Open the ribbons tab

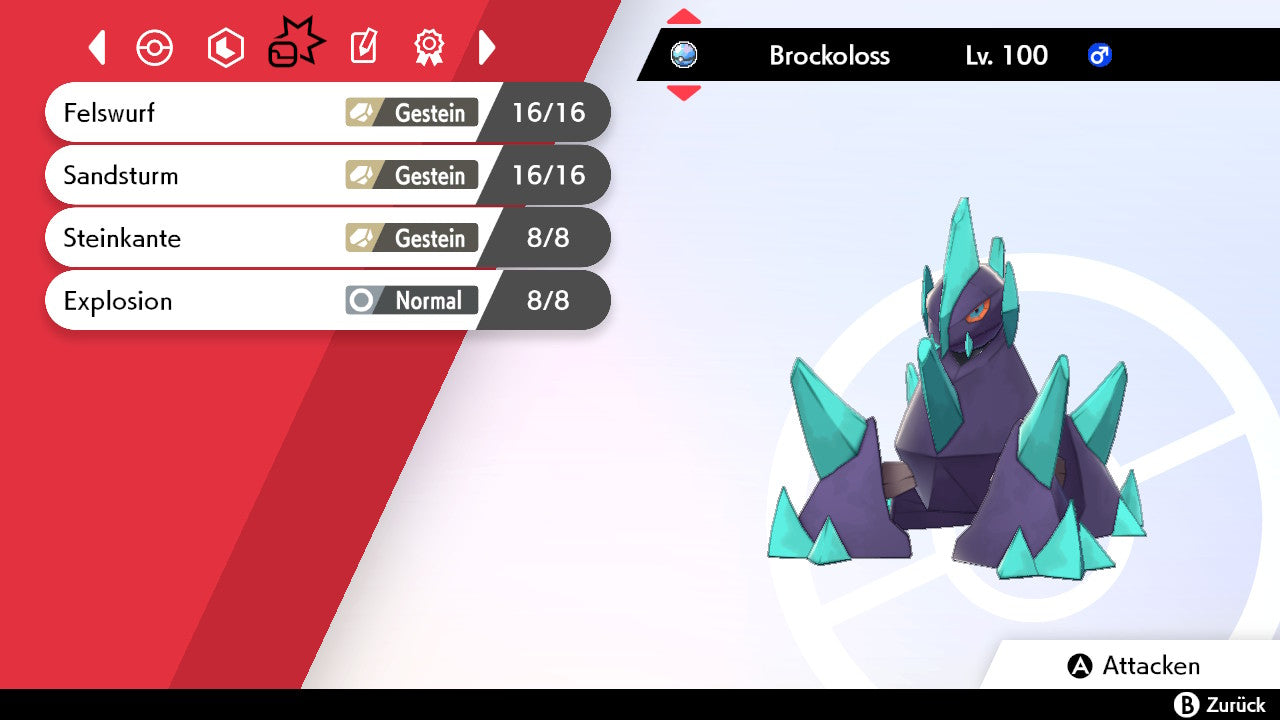[x=429, y=47]
